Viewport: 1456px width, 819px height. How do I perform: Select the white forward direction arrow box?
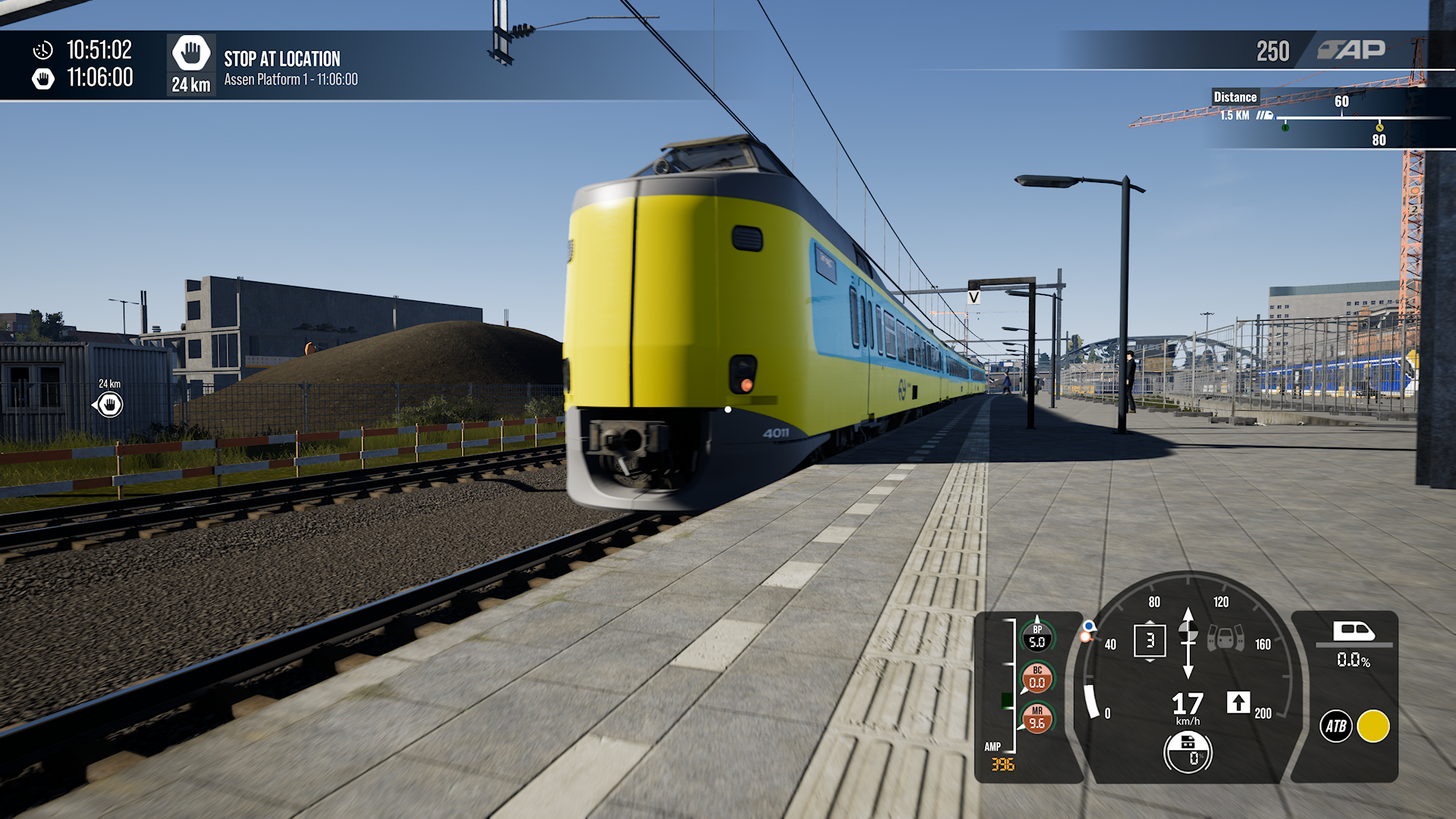pyautogui.click(x=1238, y=702)
